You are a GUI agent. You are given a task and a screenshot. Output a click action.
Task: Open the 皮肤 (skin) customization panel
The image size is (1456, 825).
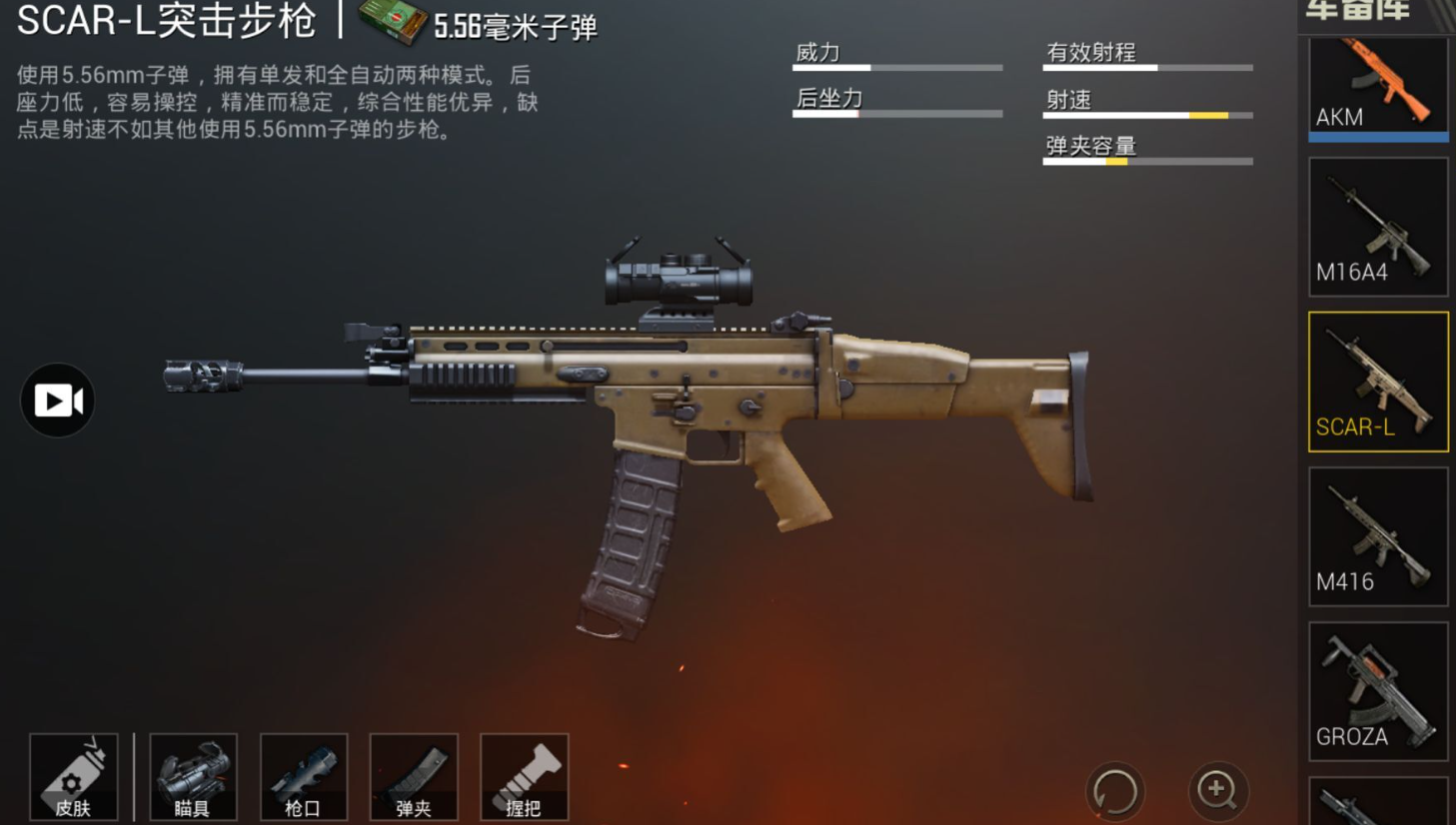[73, 778]
